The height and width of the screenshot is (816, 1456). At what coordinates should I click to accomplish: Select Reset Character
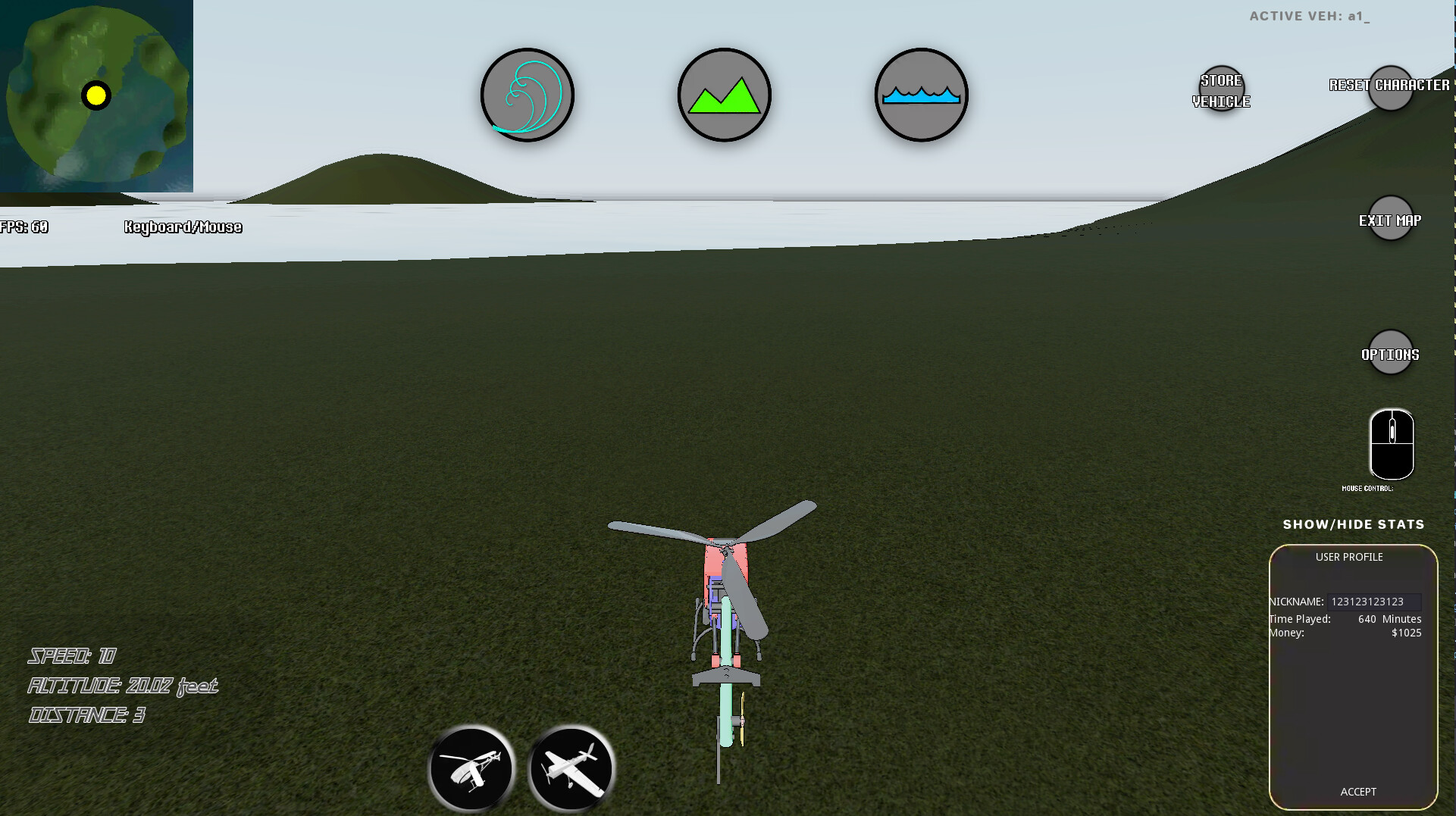1392,87
